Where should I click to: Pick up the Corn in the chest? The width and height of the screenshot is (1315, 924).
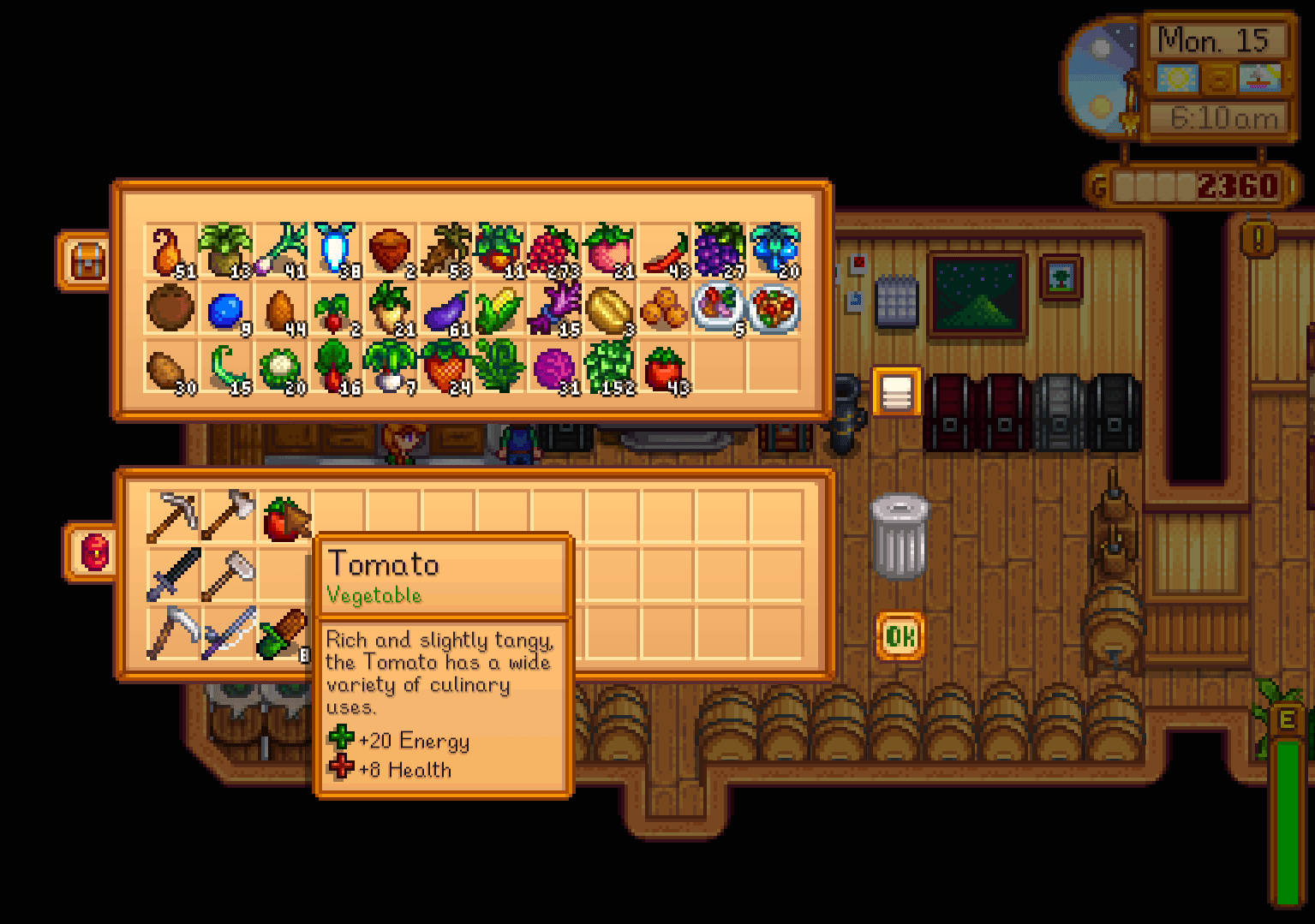coord(500,308)
